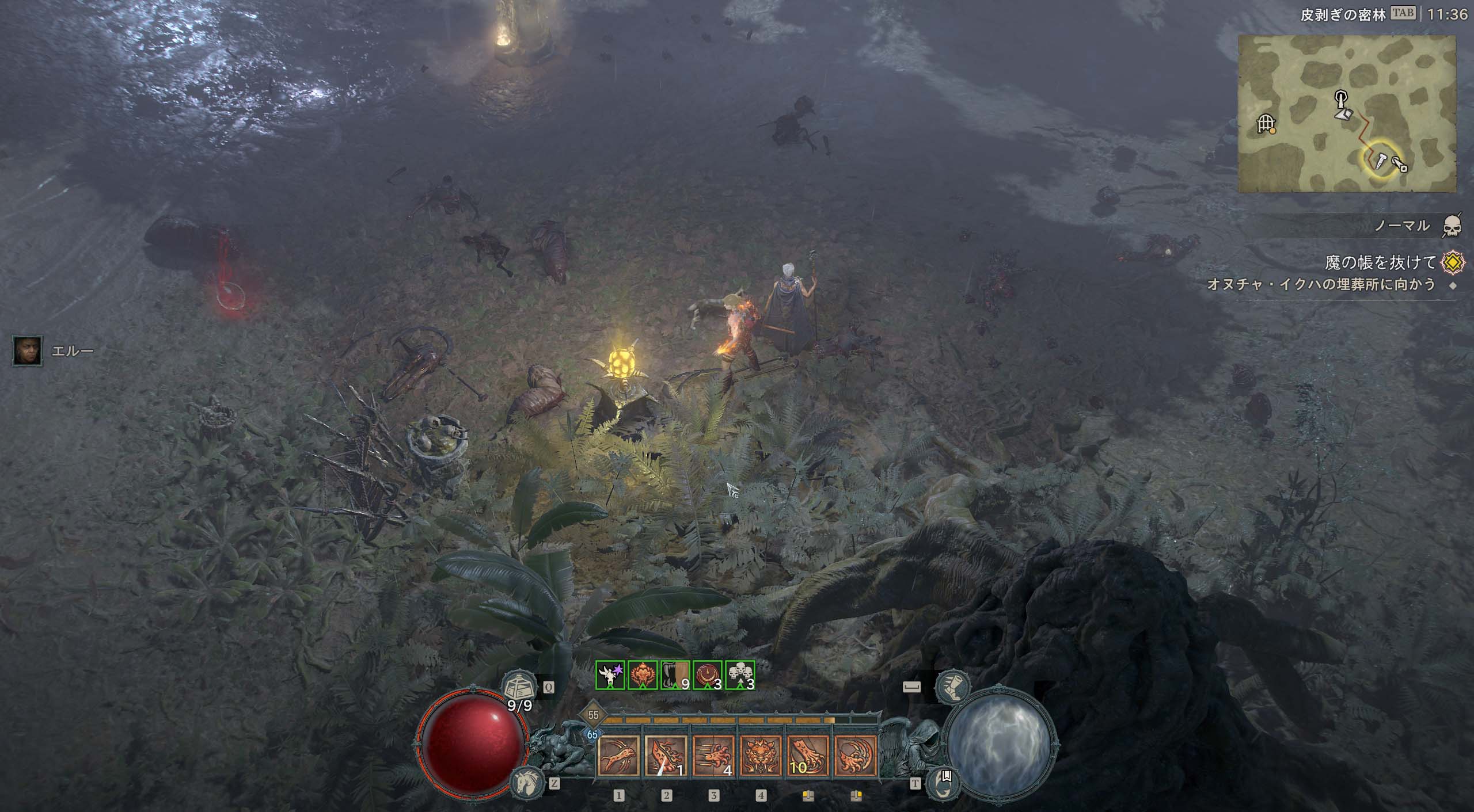Trigger the roaring jaguar head skill
Screen dimensions: 1474x812
[x=761, y=755]
